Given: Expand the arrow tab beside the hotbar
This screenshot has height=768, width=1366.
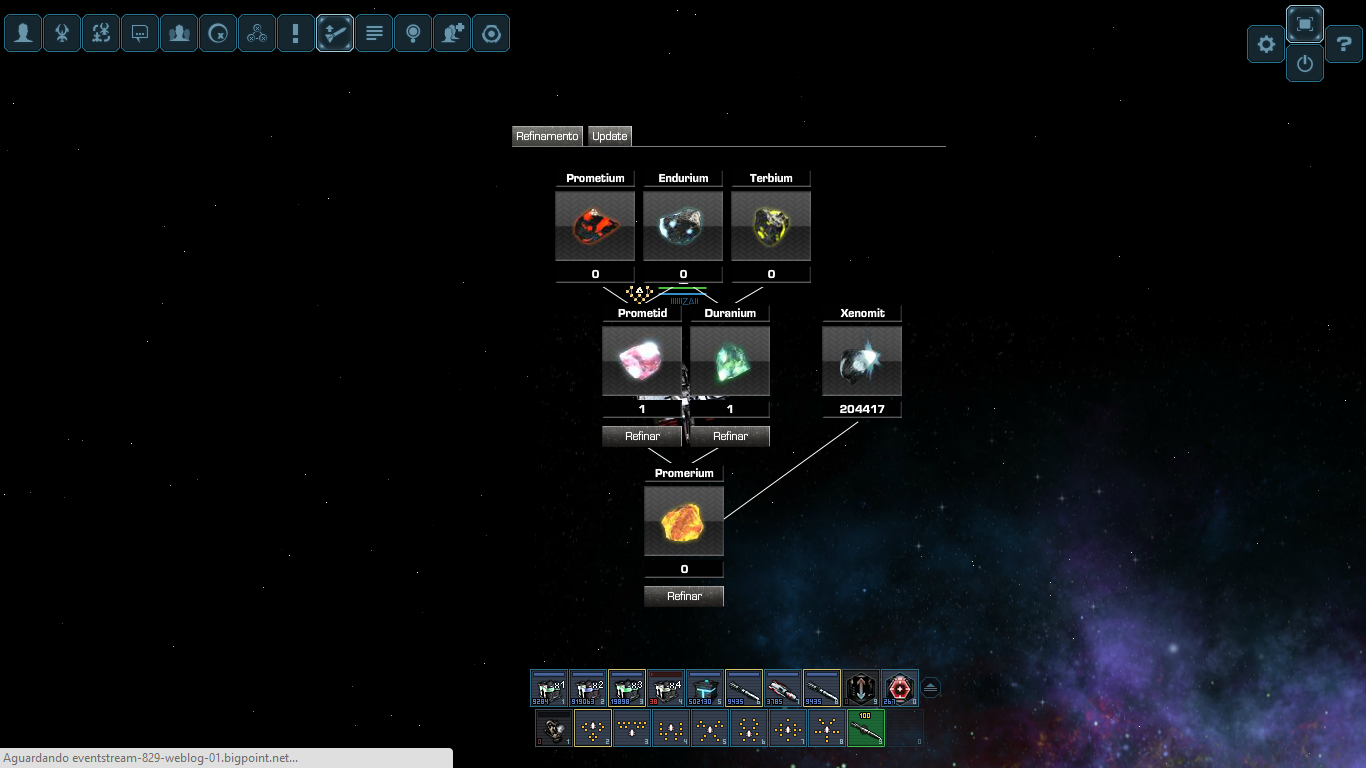Looking at the screenshot, I should click(930, 687).
